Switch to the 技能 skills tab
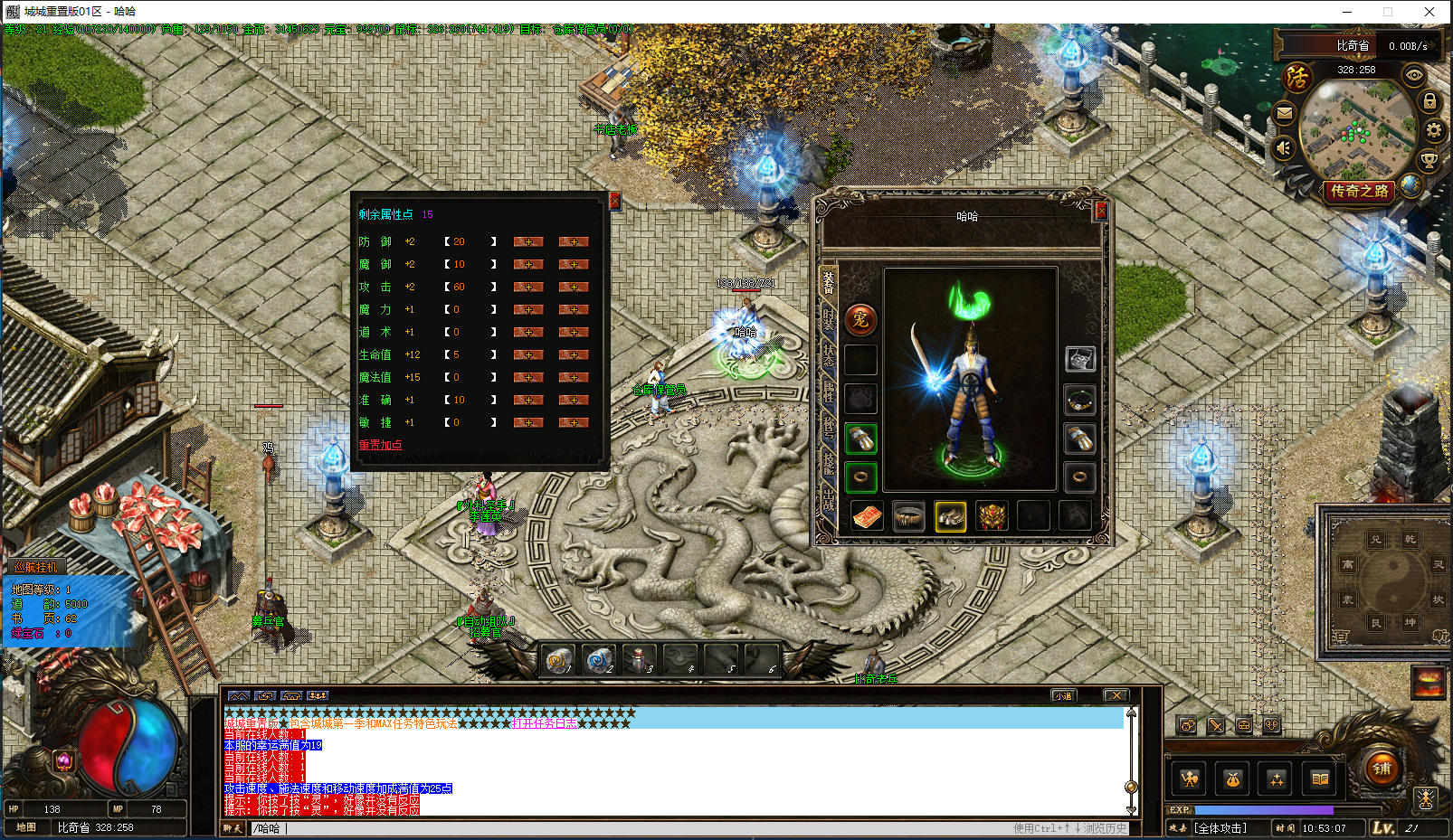Screen dimensions: 1453x840 coord(828,462)
